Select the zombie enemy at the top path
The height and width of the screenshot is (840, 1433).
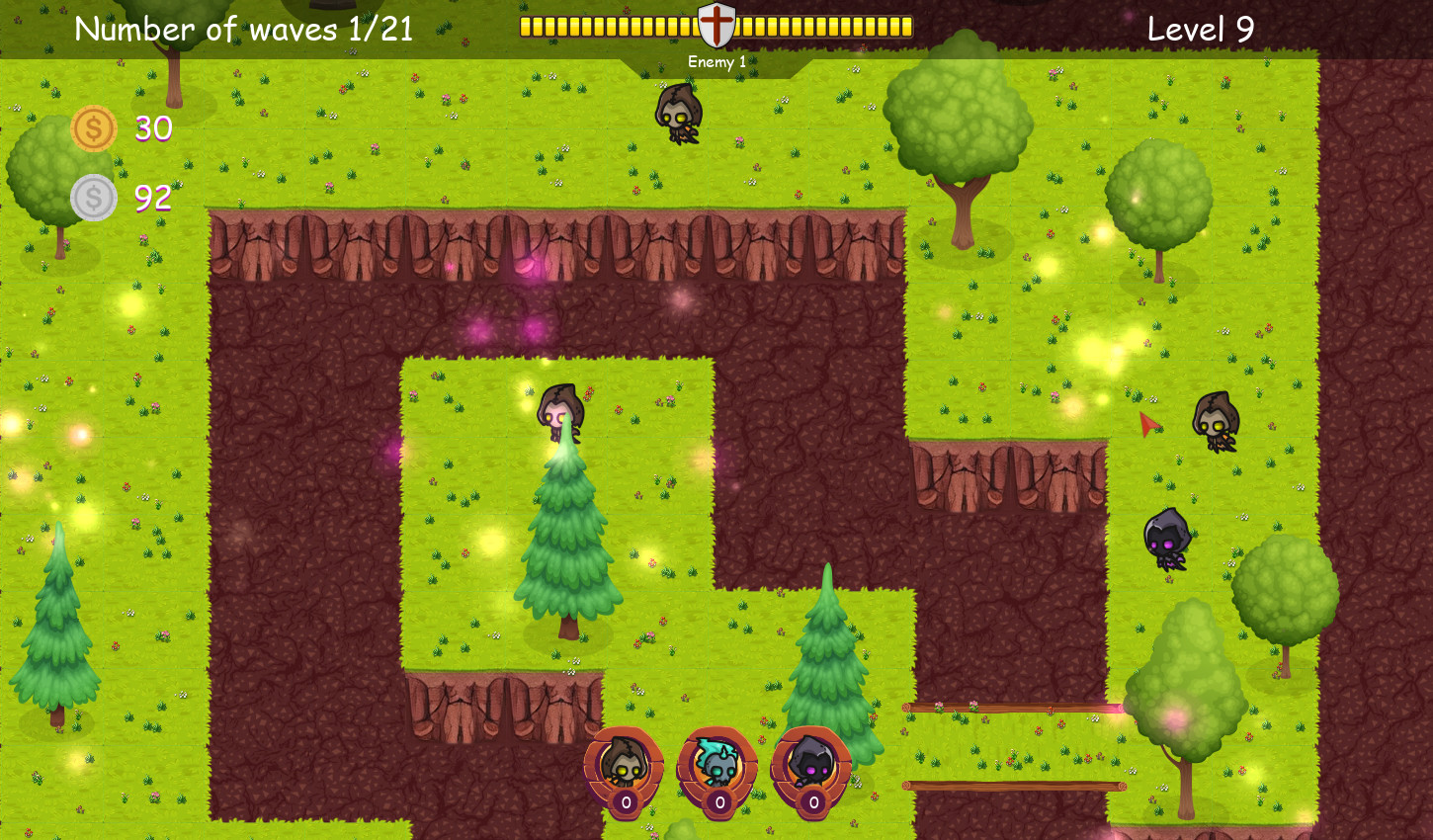pyautogui.click(x=678, y=117)
